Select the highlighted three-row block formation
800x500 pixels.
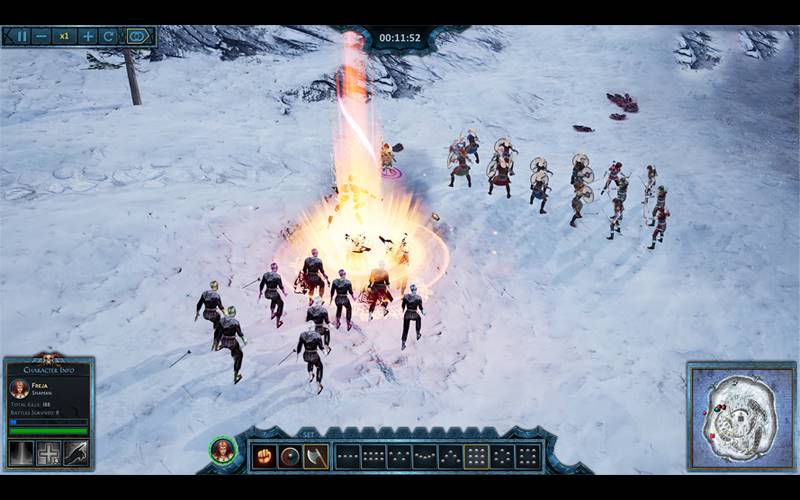(x=476, y=457)
